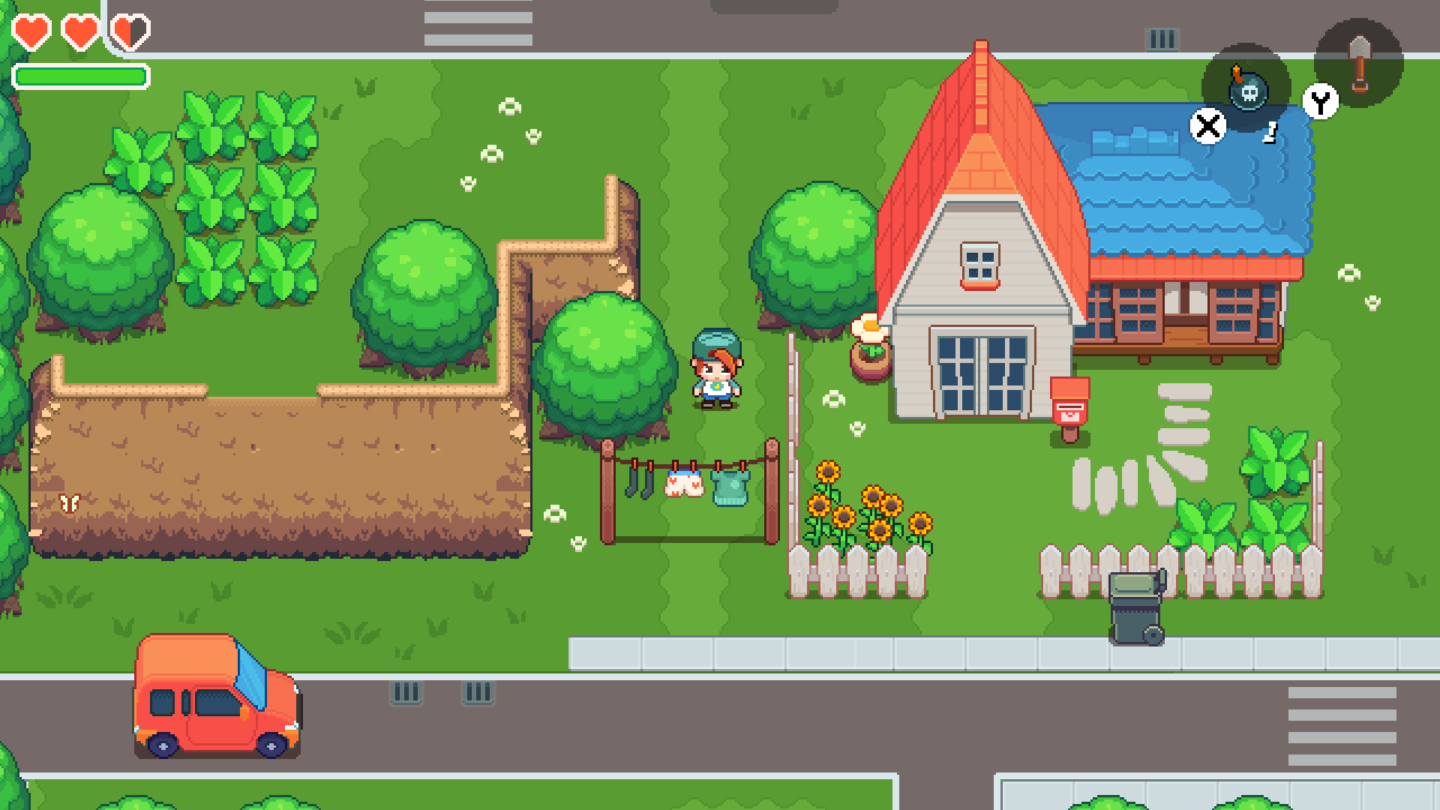Viewport: 1440px width, 810px height.
Task: Click the orange delivery van
Action: [x=215, y=705]
